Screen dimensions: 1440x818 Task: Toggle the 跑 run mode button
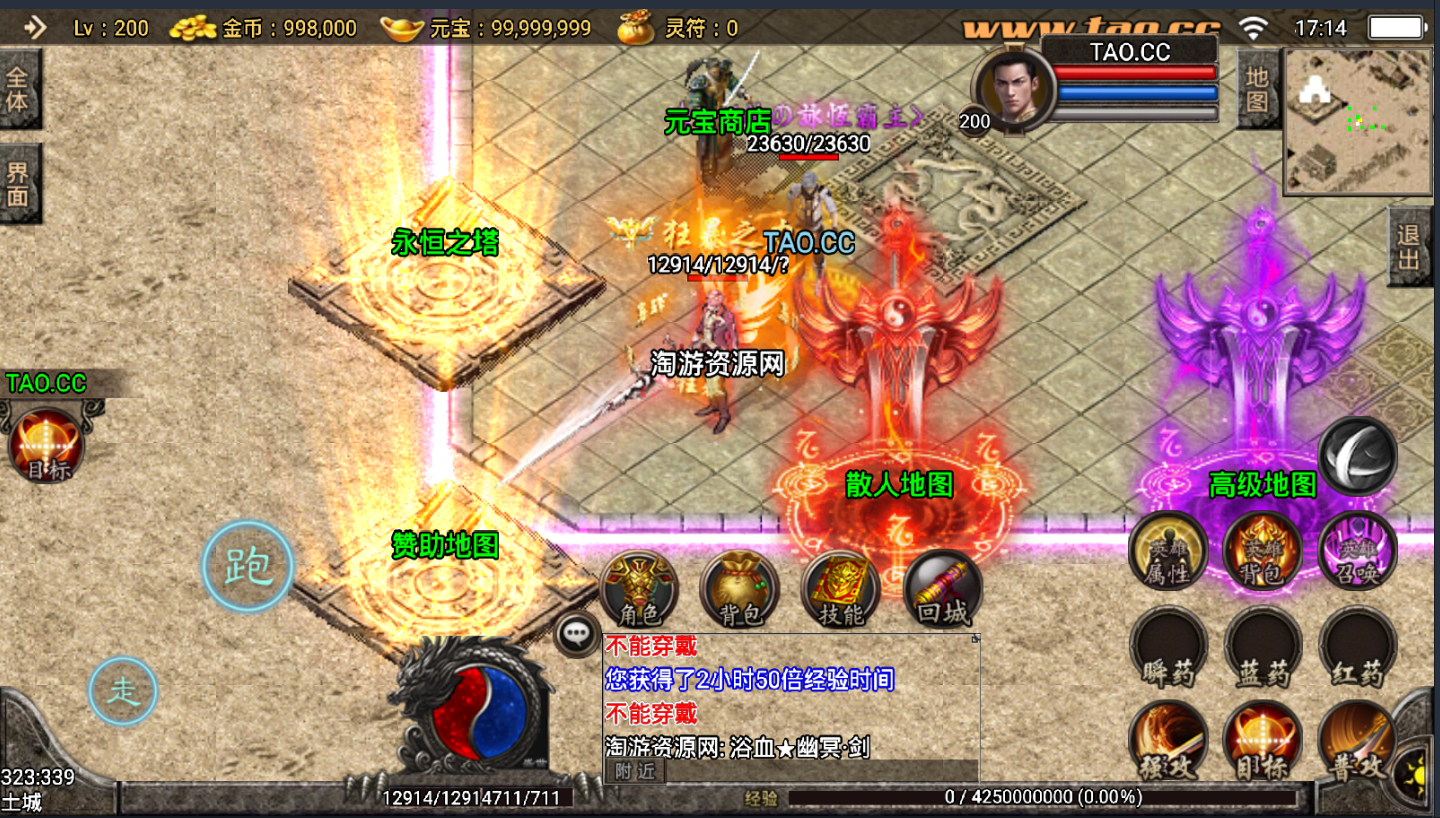[247, 567]
